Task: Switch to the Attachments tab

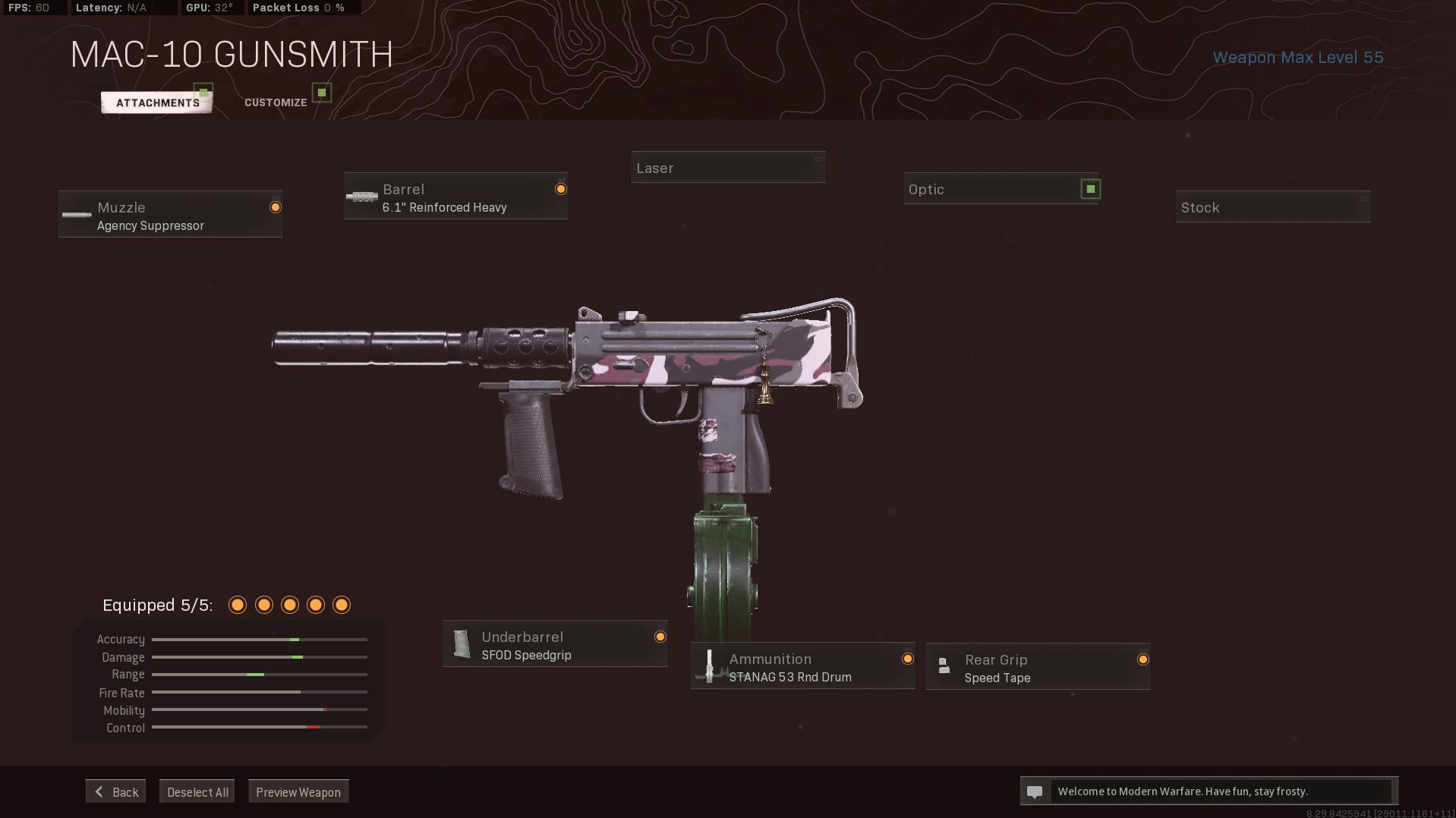Action: click(157, 102)
